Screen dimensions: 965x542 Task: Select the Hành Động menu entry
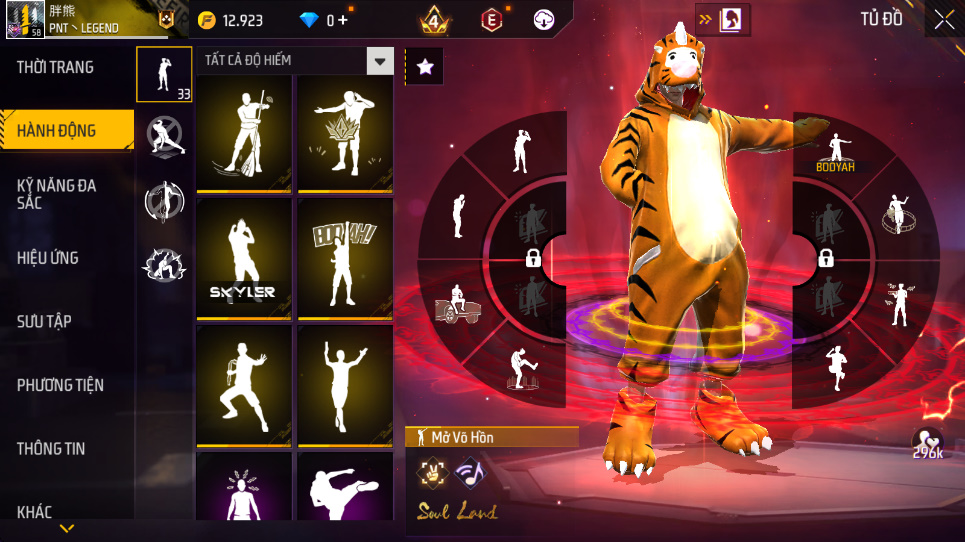click(57, 130)
